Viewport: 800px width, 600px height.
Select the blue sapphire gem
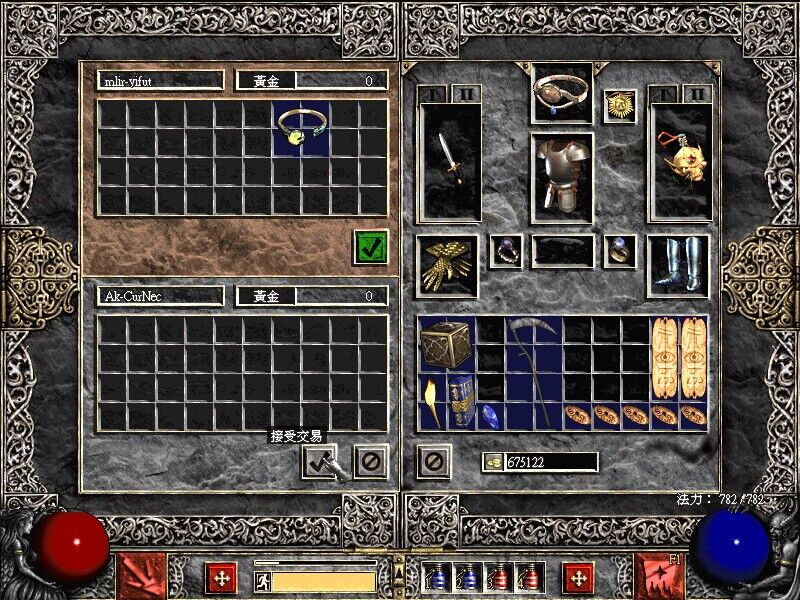[x=491, y=415]
